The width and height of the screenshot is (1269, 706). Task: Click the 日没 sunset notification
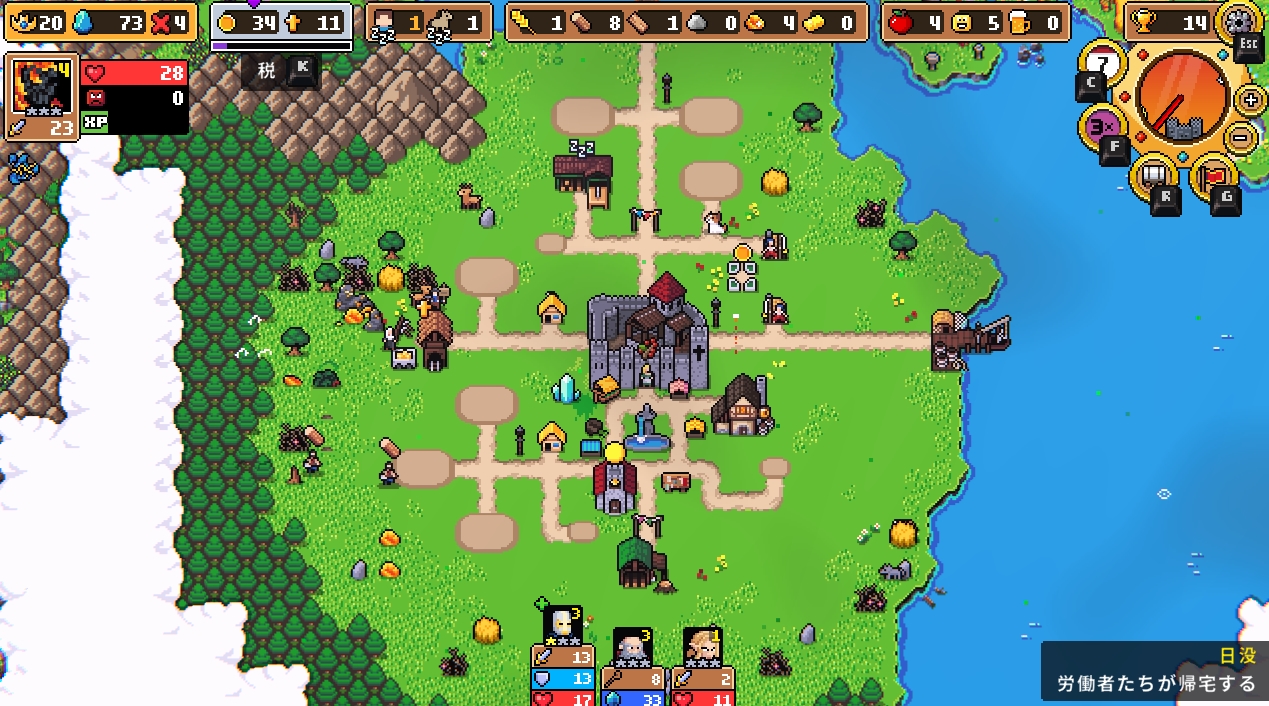1154,671
